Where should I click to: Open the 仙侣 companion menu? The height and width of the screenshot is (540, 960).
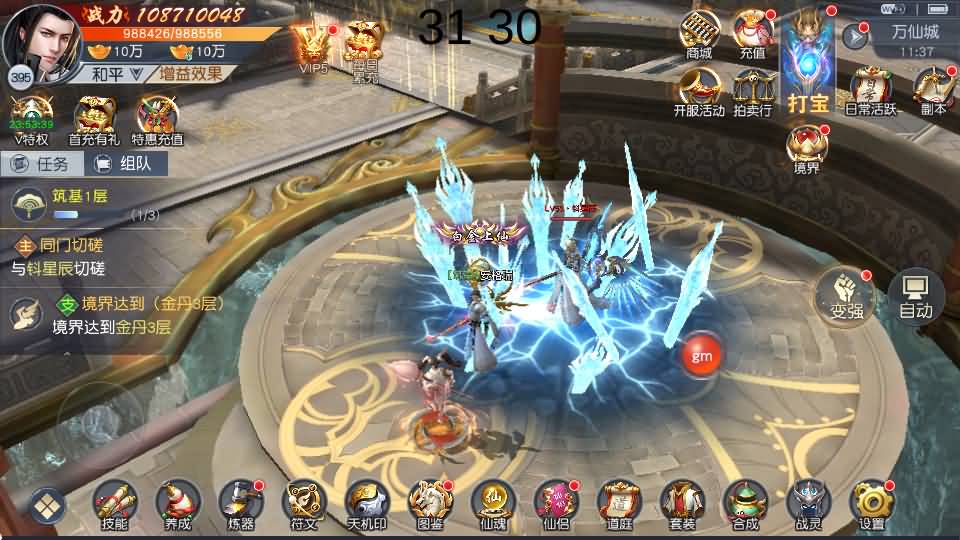(555, 502)
